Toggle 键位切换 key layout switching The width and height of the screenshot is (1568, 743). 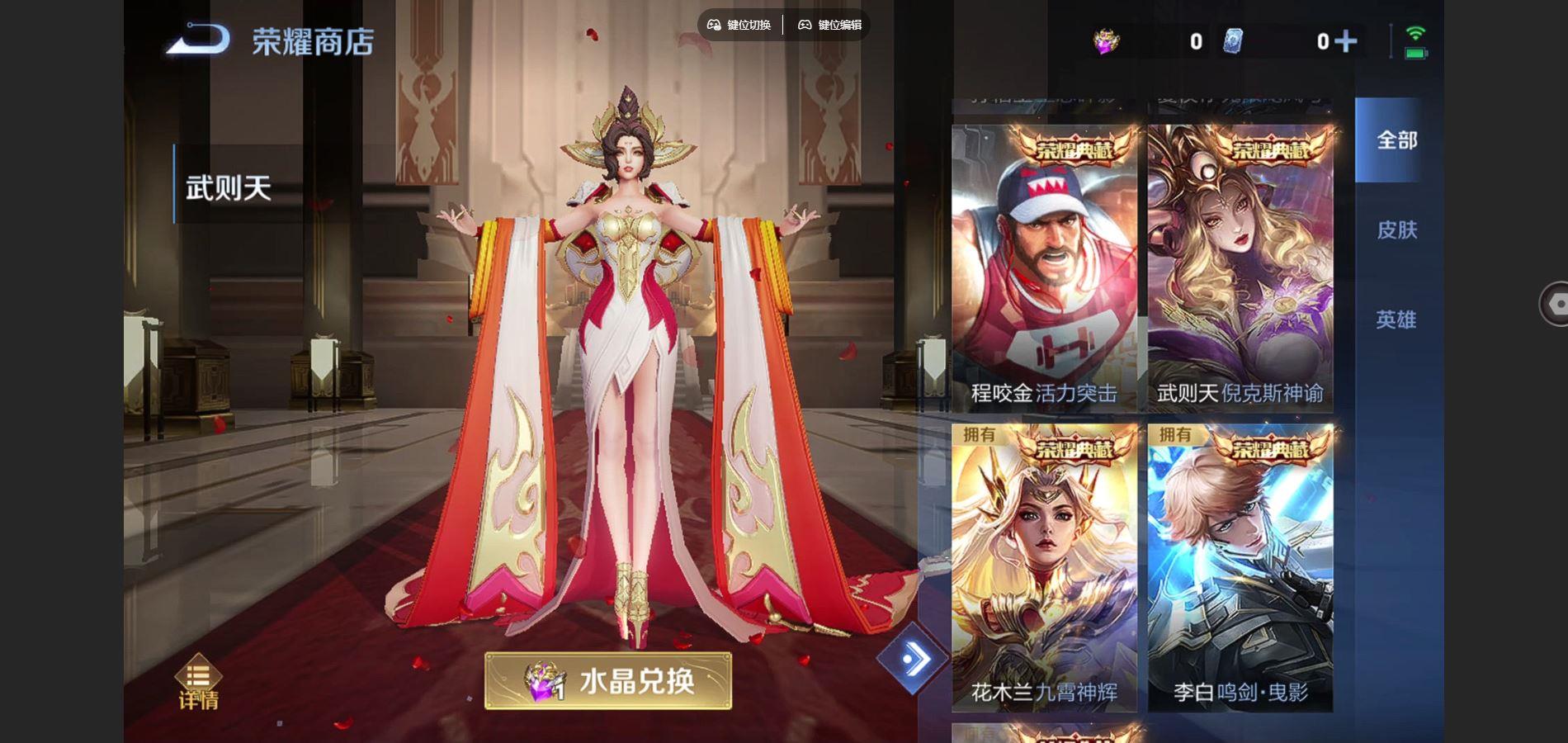pyautogui.click(x=740, y=25)
